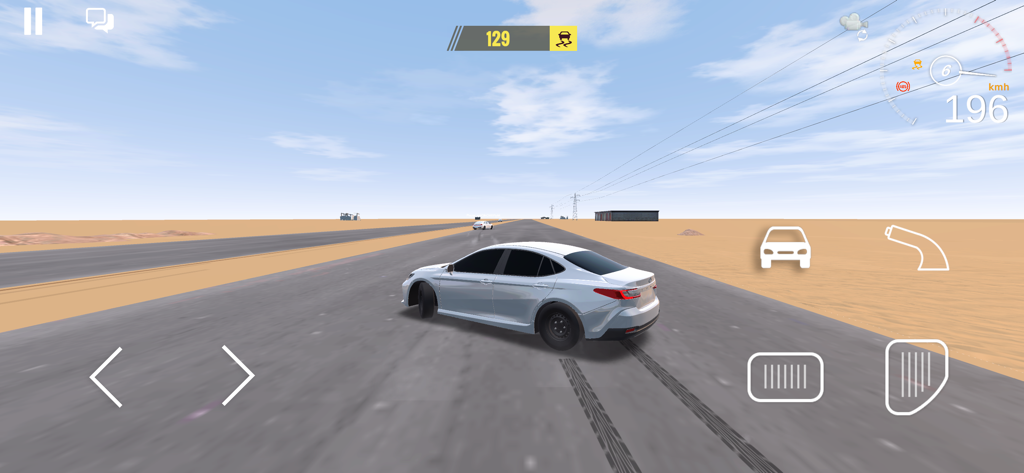Activate the handbrake lever button
This screenshot has width=1024, height=473.
coord(917,247)
